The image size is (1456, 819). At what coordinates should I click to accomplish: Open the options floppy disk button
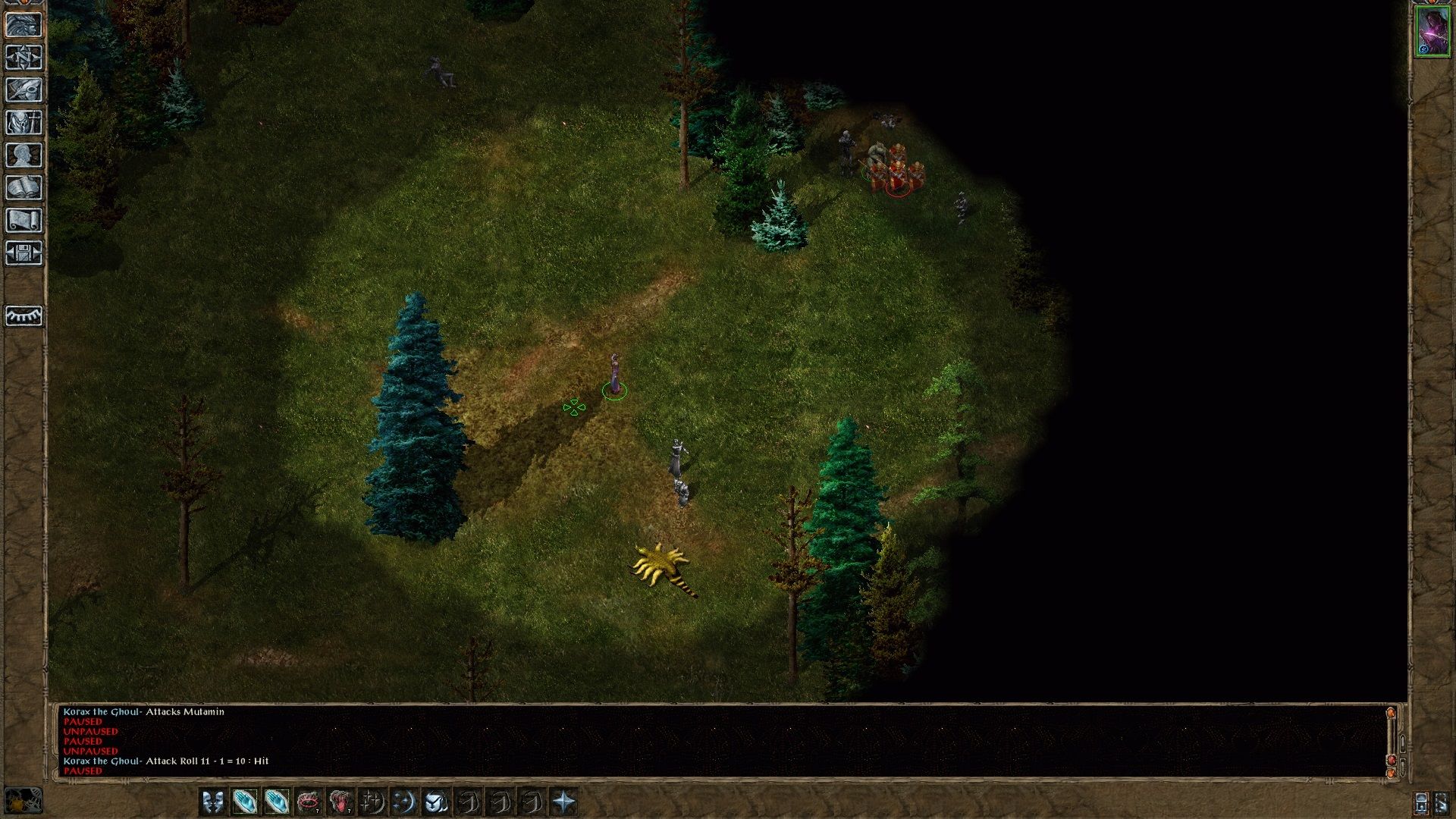(x=24, y=253)
